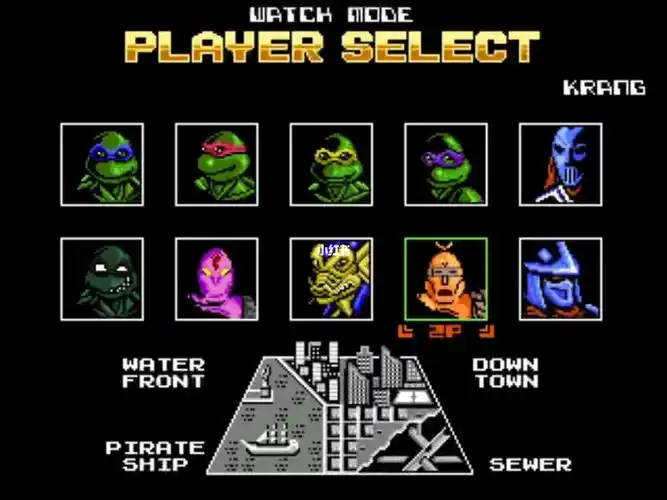Select the Water Front stage label
Viewport: 667px width, 500px height.
(163, 373)
